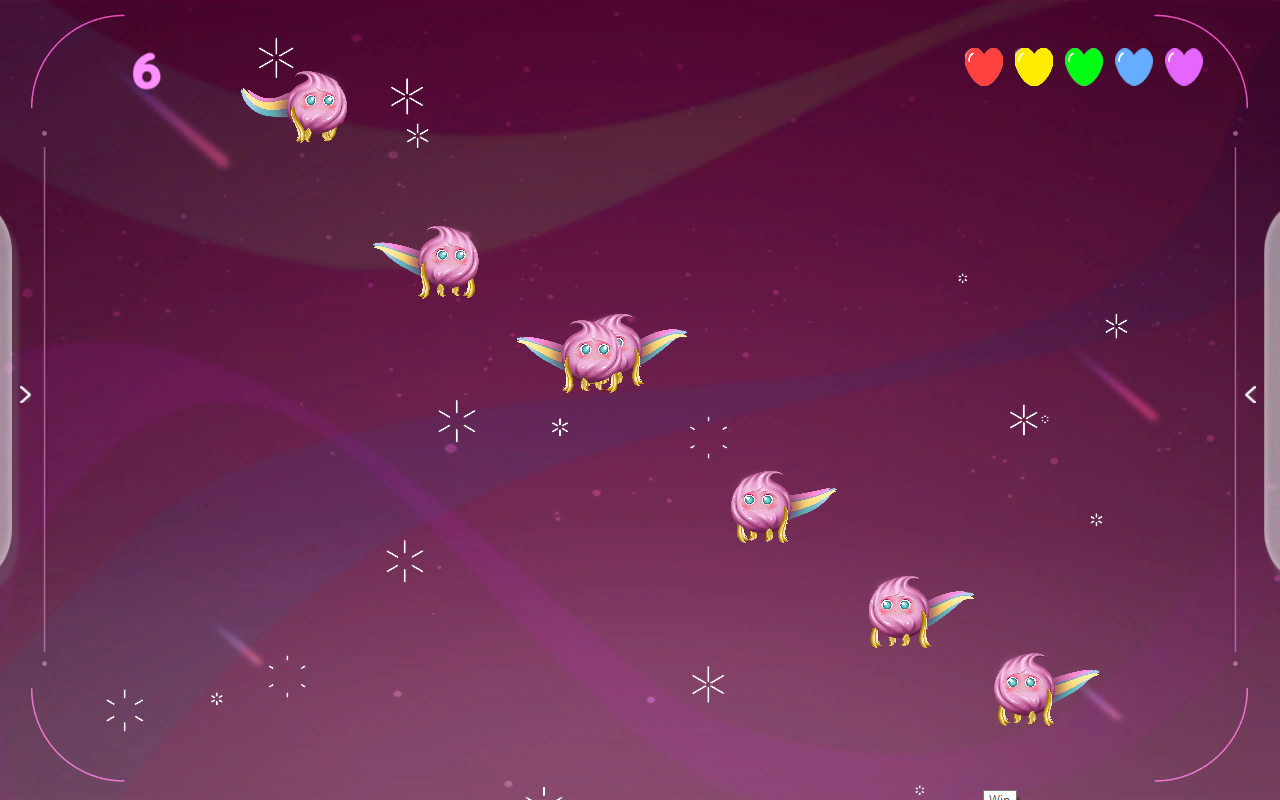
Task: Expand the left side panel arrow
Action: pyautogui.click(x=25, y=395)
